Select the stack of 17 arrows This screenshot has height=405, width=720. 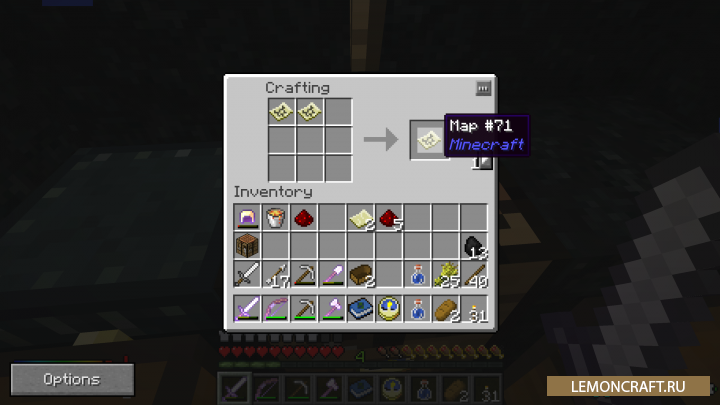(275, 273)
